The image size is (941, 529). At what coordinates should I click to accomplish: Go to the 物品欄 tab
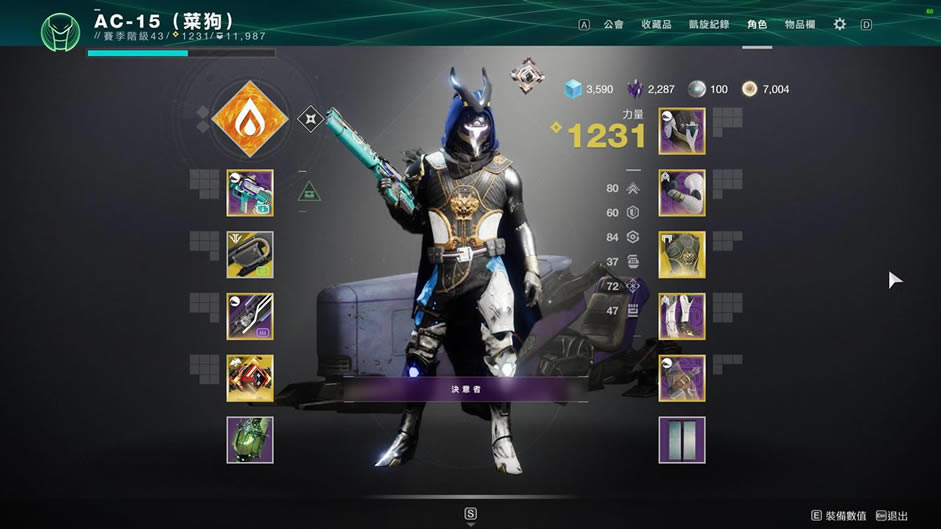[800, 24]
